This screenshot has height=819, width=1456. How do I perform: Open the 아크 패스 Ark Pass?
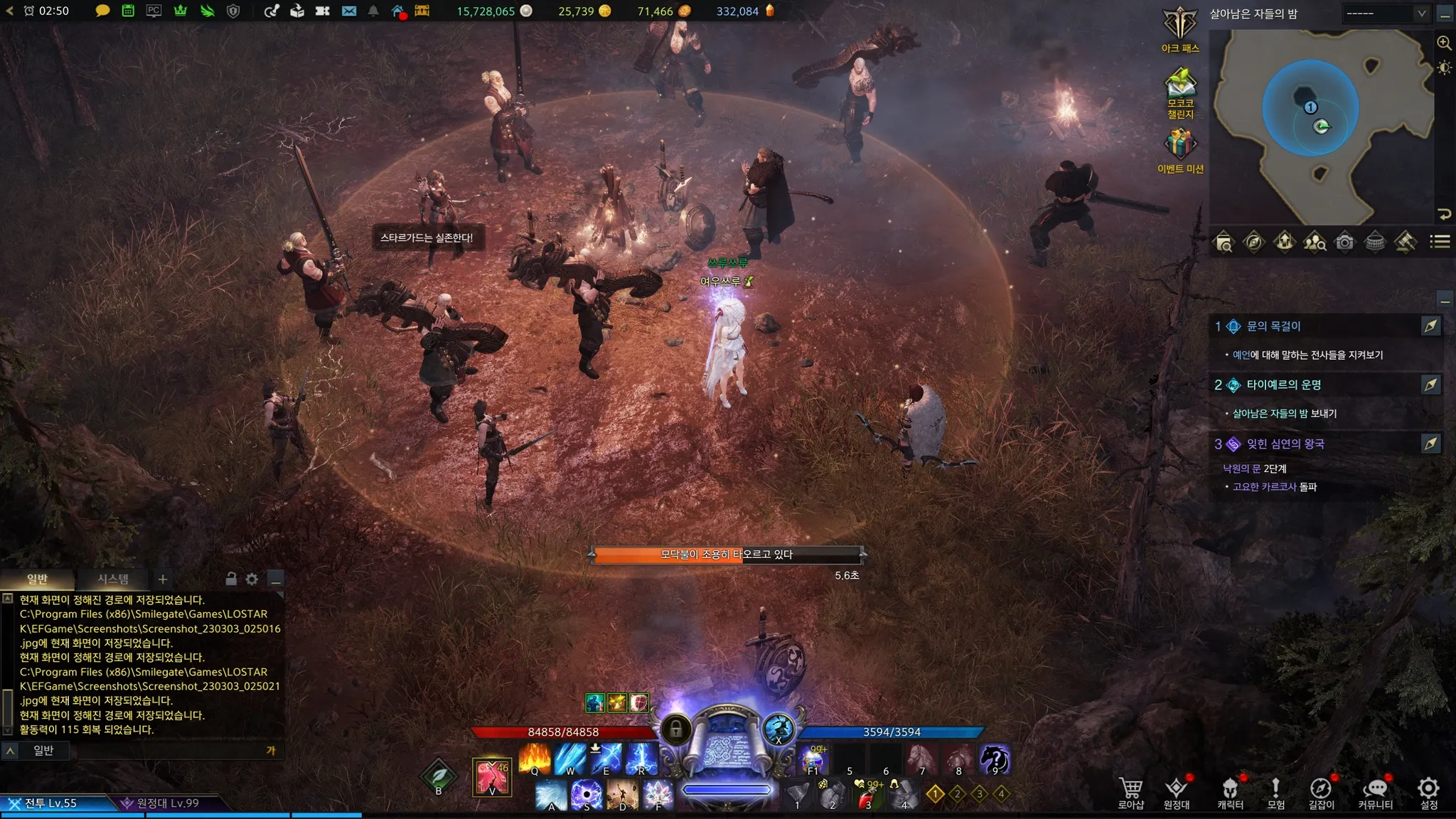[1180, 28]
